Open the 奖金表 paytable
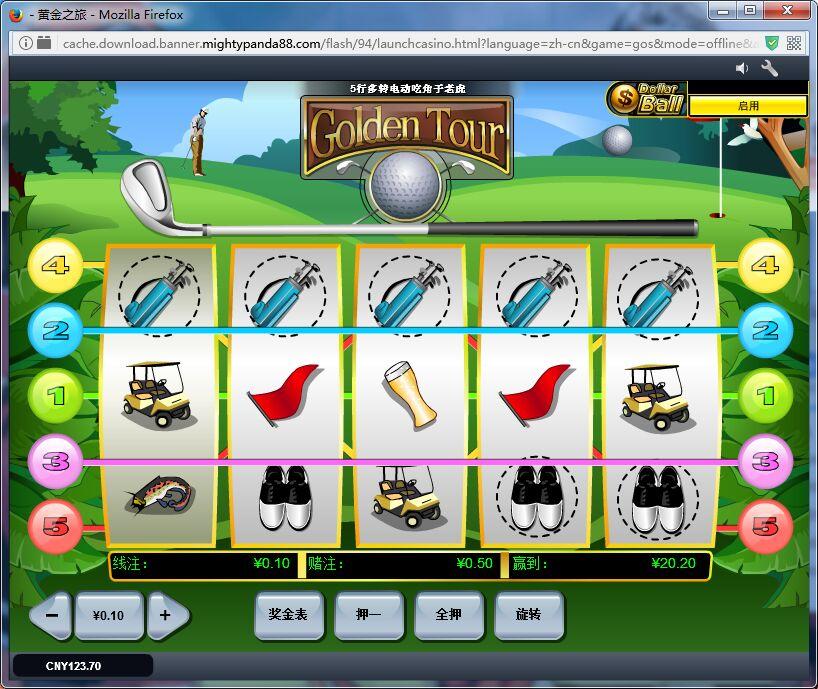The width and height of the screenshot is (818, 689). [288, 615]
